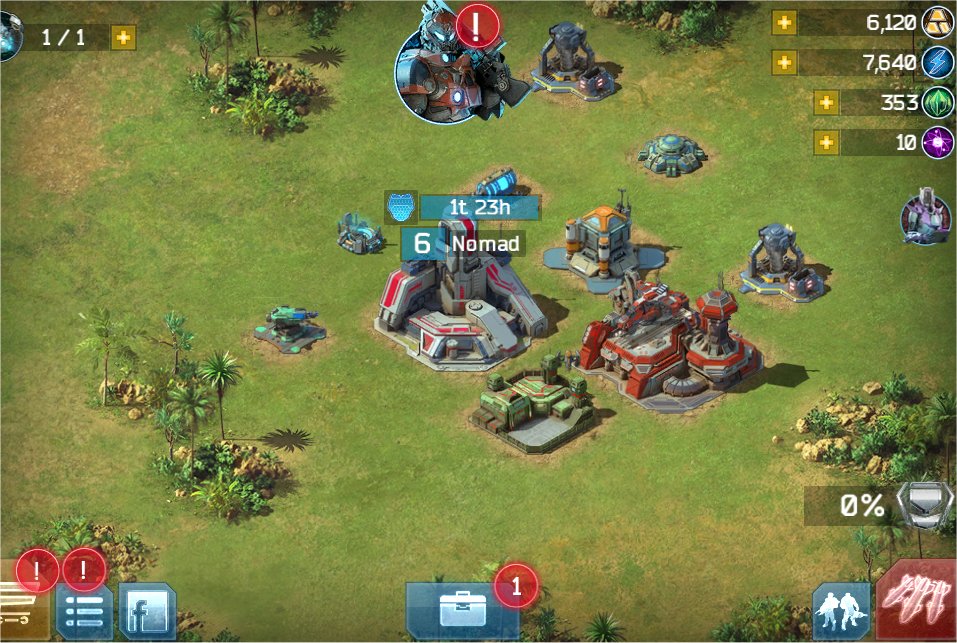Add more gold resource with plus button

tap(784, 23)
